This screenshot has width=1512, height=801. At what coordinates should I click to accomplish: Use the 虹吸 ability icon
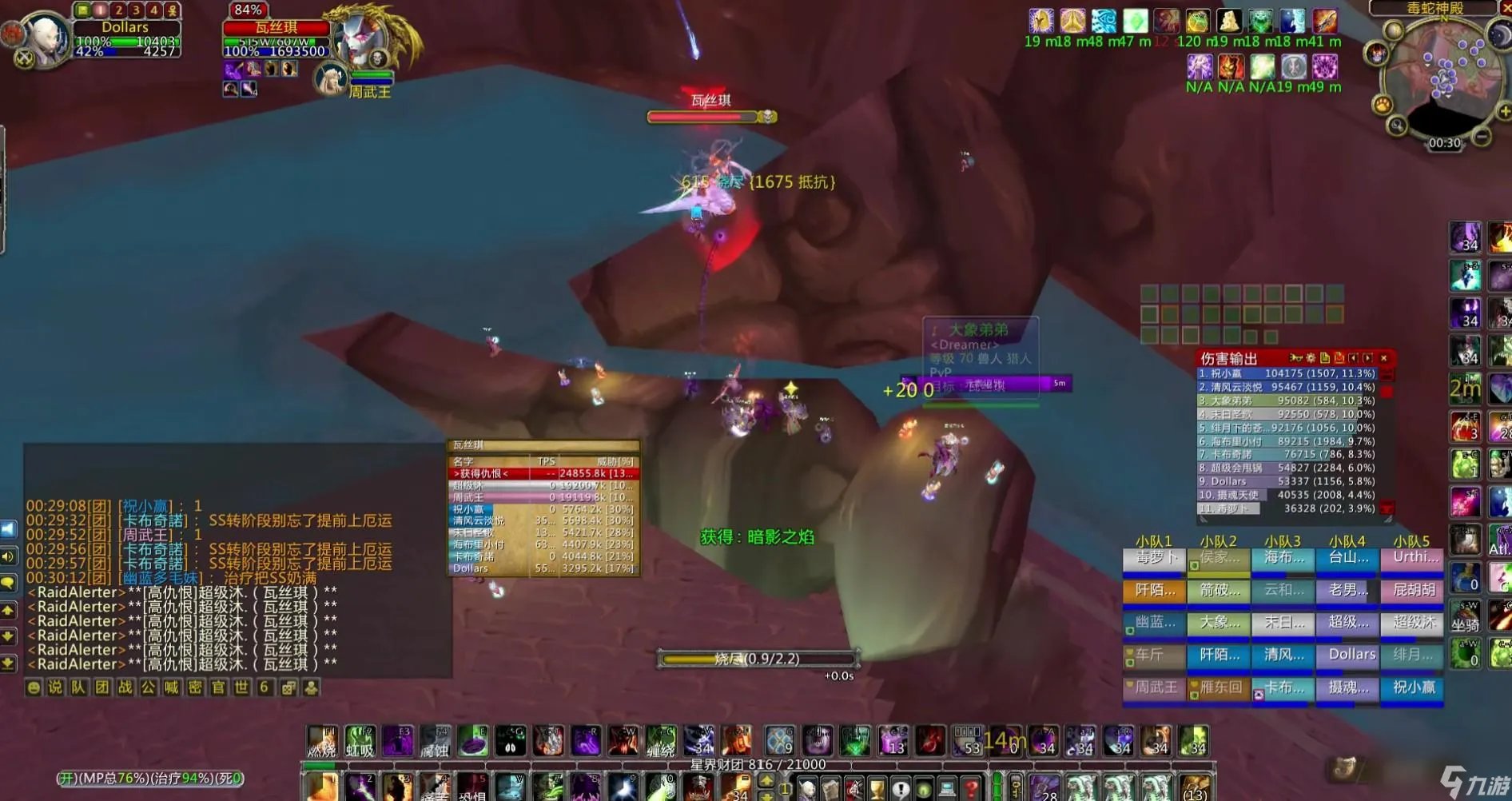(x=360, y=741)
